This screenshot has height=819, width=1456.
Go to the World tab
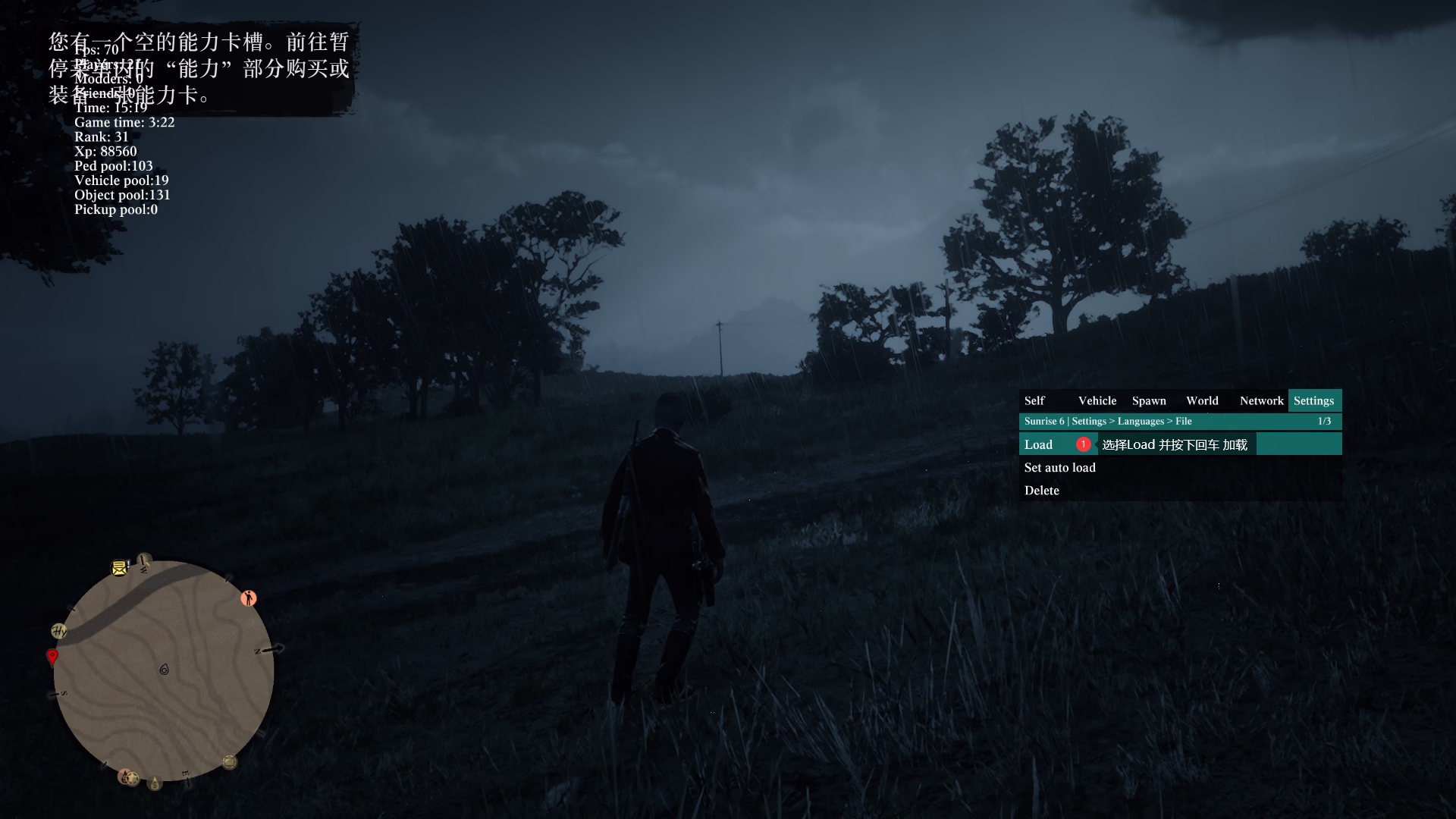(x=1202, y=400)
